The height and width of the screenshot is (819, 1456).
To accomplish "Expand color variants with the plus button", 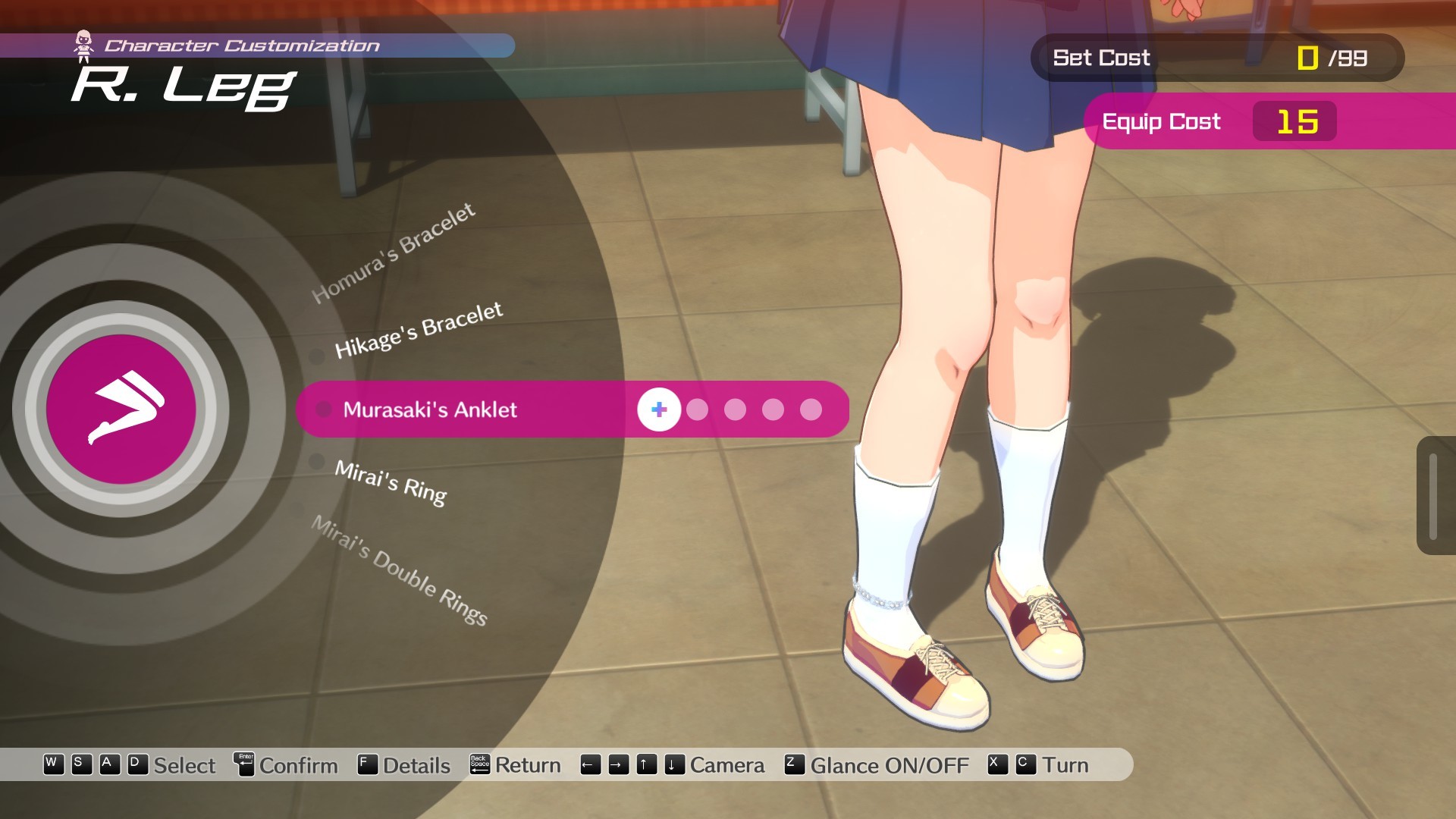I will (659, 410).
